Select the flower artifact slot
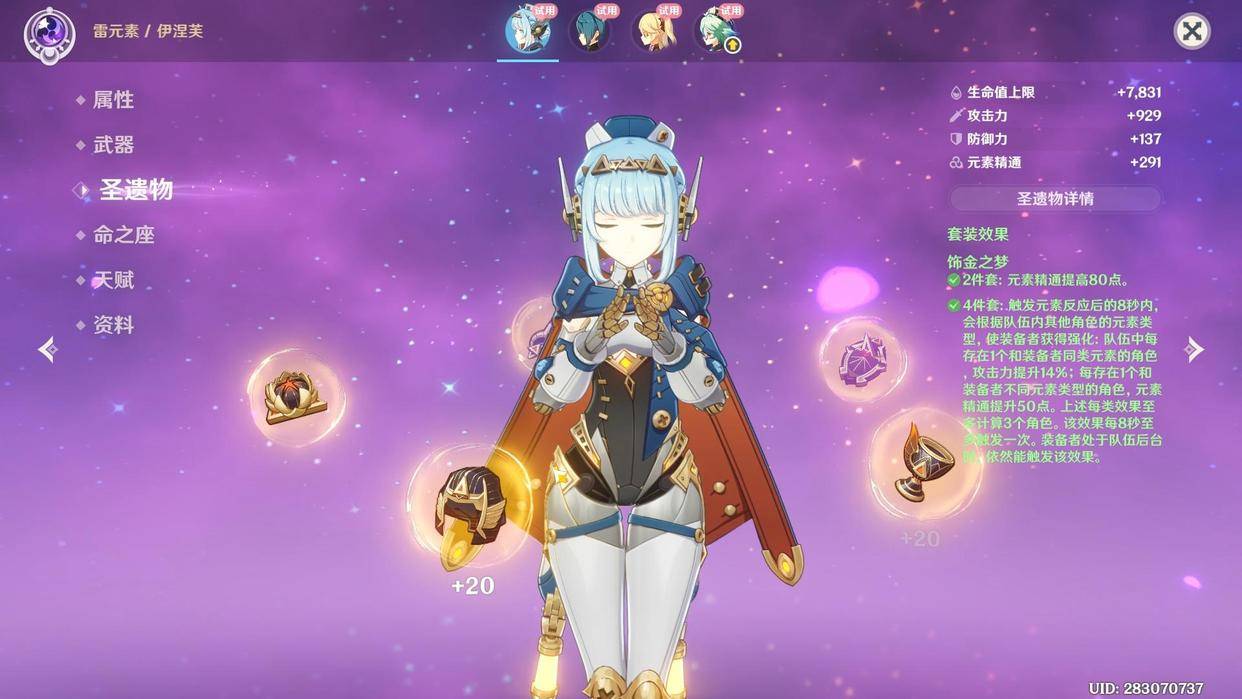1242x699 pixels. [295, 396]
